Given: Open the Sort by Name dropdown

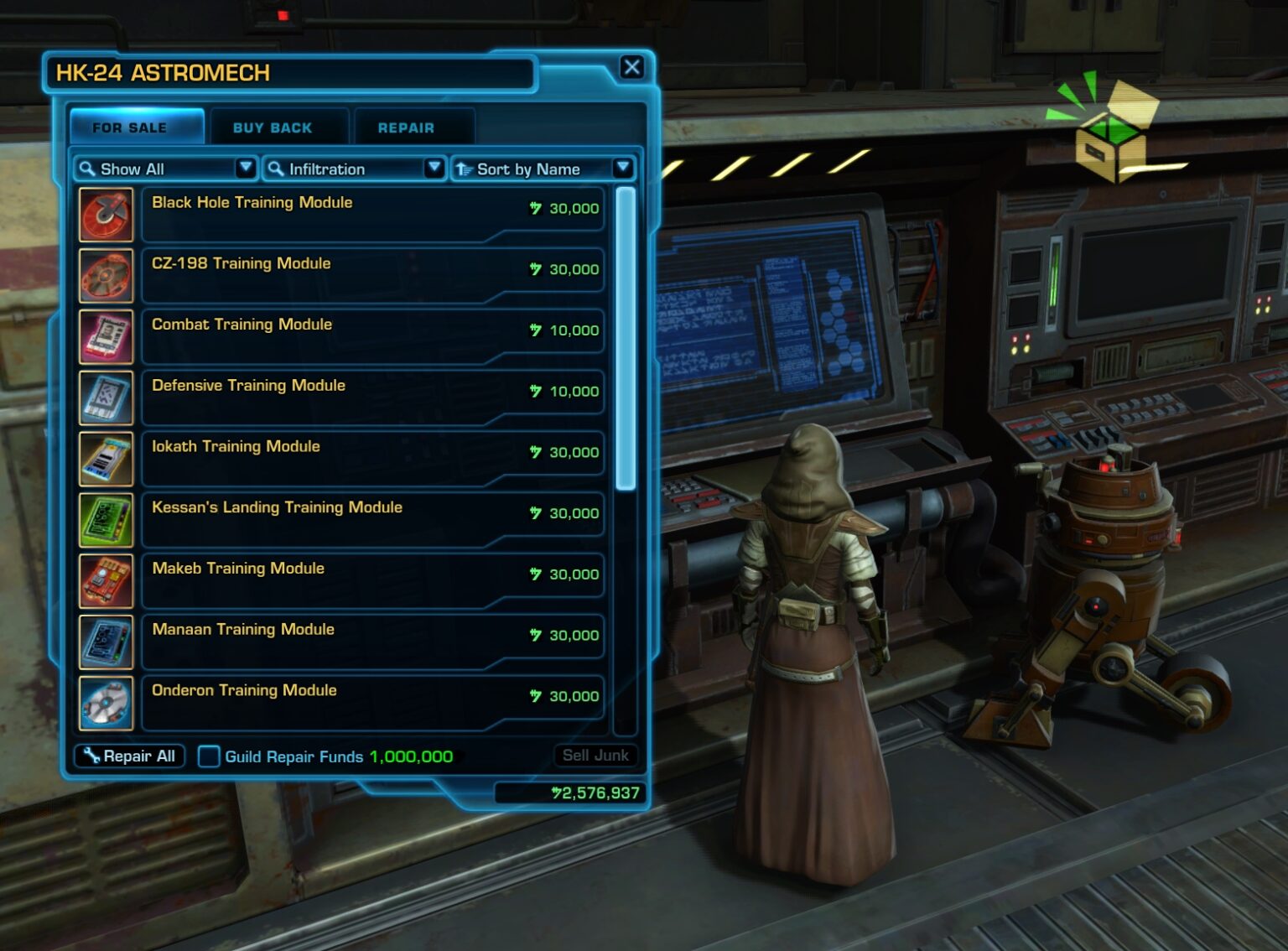Looking at the screenshot, I should coord(624,169).
